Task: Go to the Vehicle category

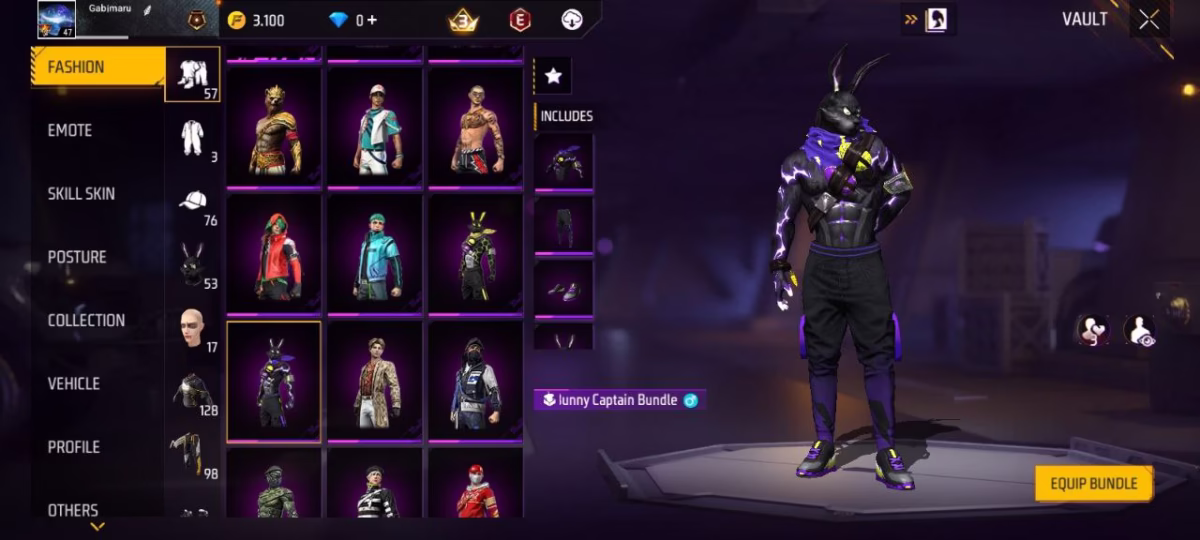Action: click(x=74, y=383)
